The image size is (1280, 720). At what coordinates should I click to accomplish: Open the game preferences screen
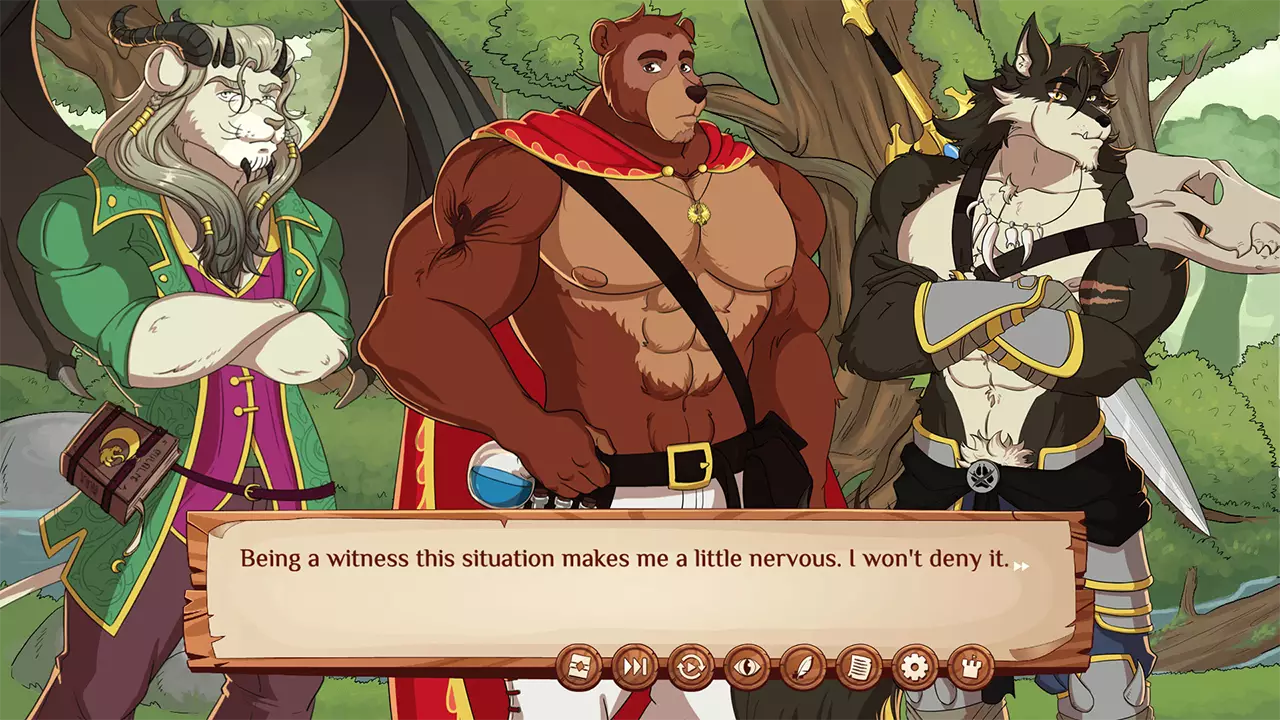click(x=914, y=667)
